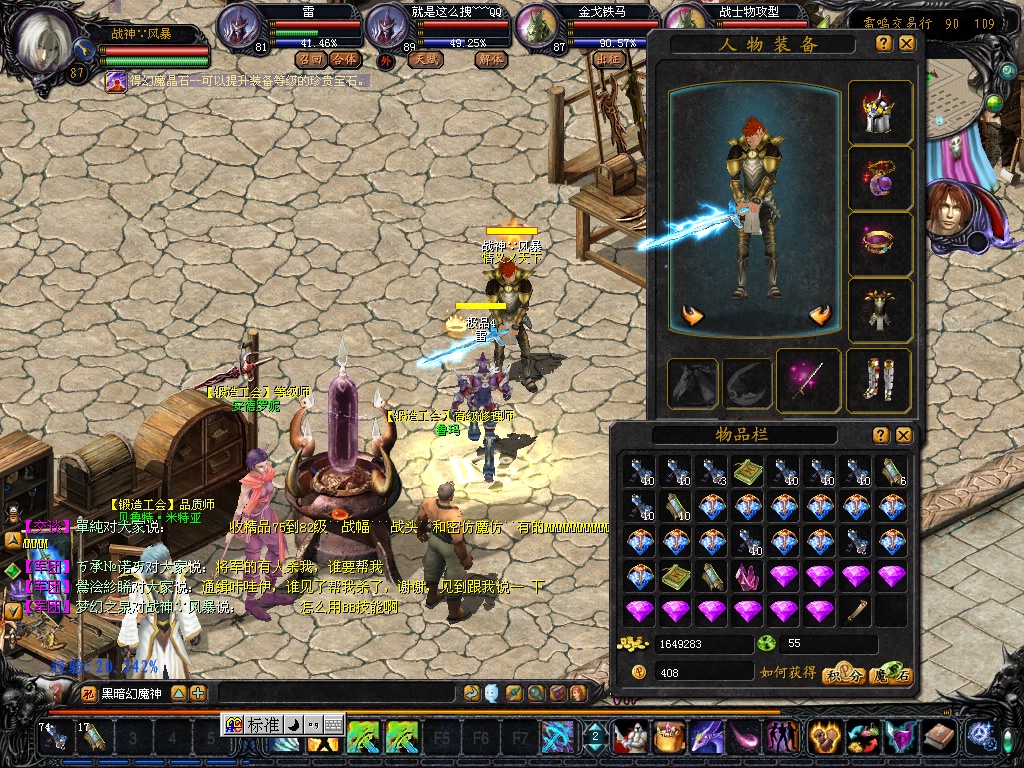Open help for the 人物装备 window
The image size is (1024, 768).
(884, 44)
